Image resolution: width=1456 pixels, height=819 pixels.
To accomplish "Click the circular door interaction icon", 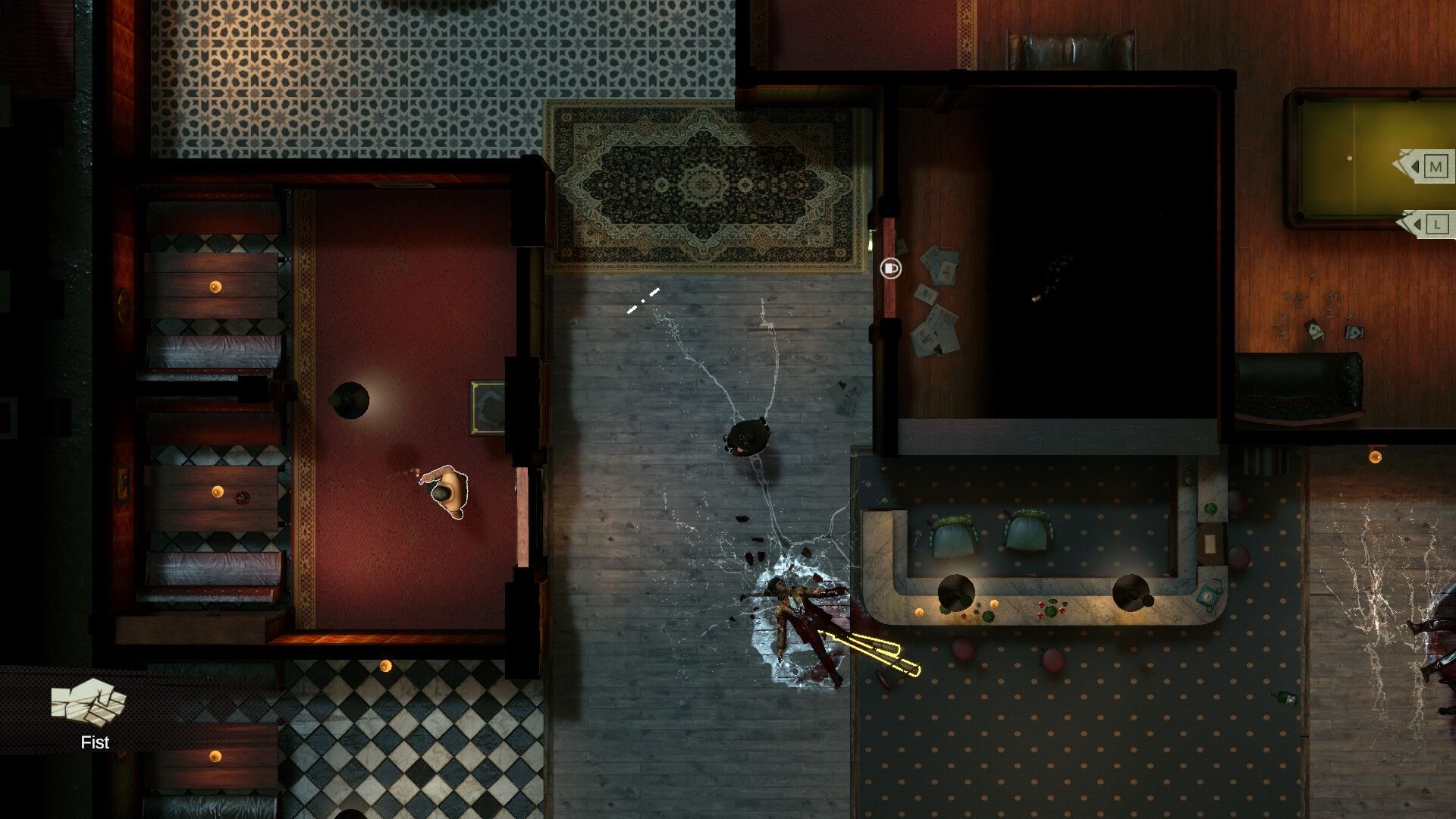I will tap(890, 268).
